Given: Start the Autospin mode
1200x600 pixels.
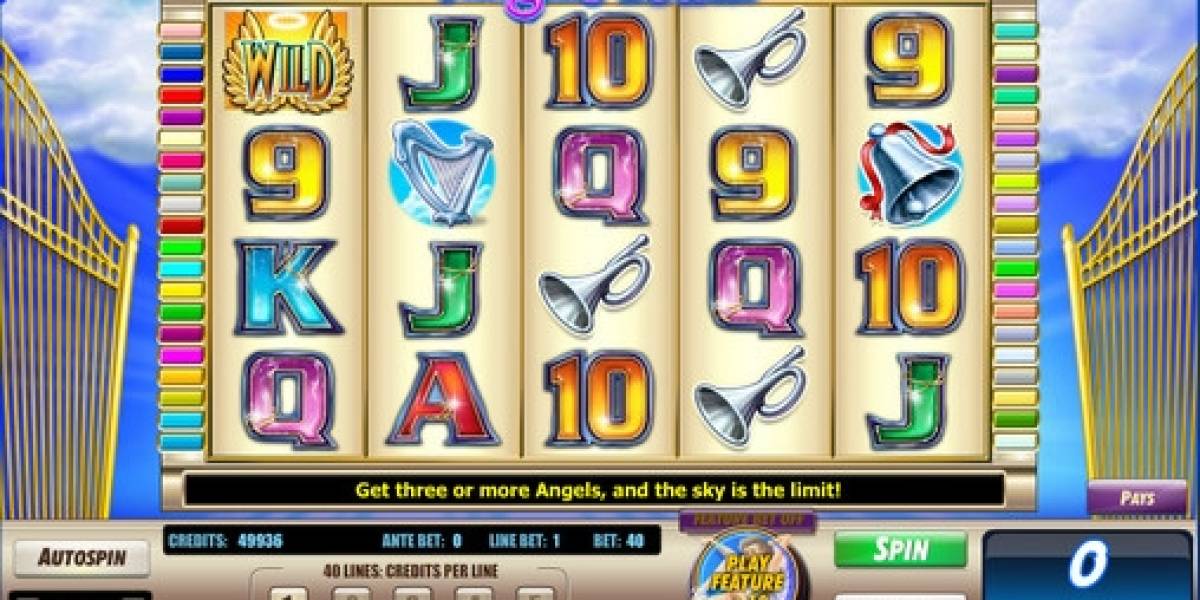Looking at the screenshot, I should pos(81,558).
